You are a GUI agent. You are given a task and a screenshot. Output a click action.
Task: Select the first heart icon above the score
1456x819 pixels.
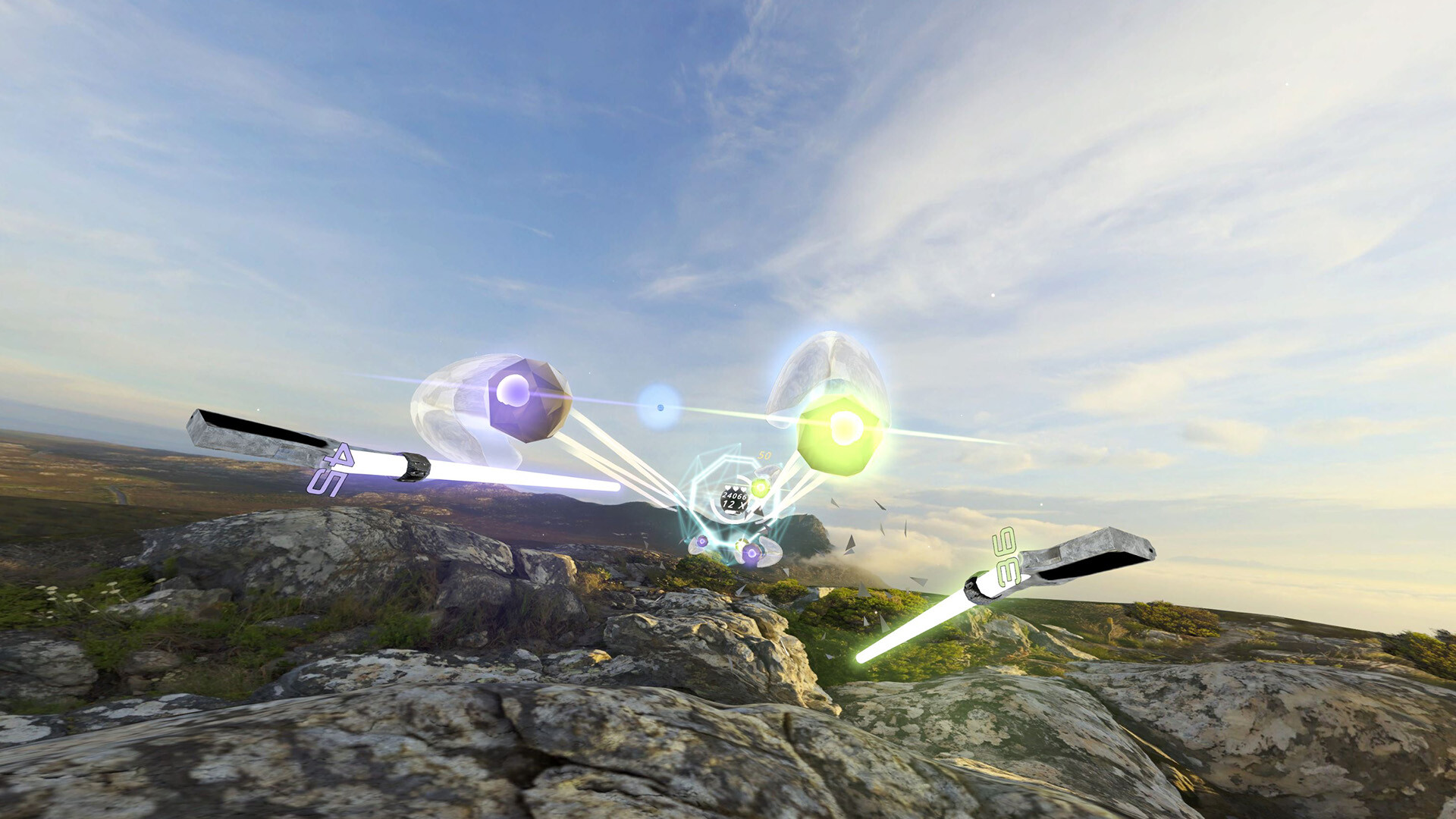tap(728, 488)
